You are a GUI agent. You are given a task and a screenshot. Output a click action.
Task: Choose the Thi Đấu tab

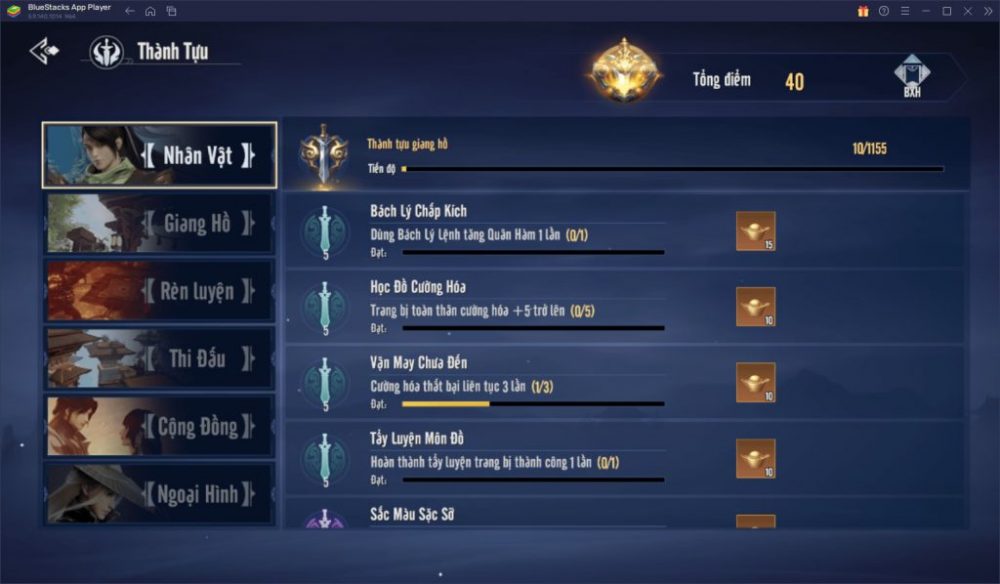pyautogui.click(x=160, y=359)
